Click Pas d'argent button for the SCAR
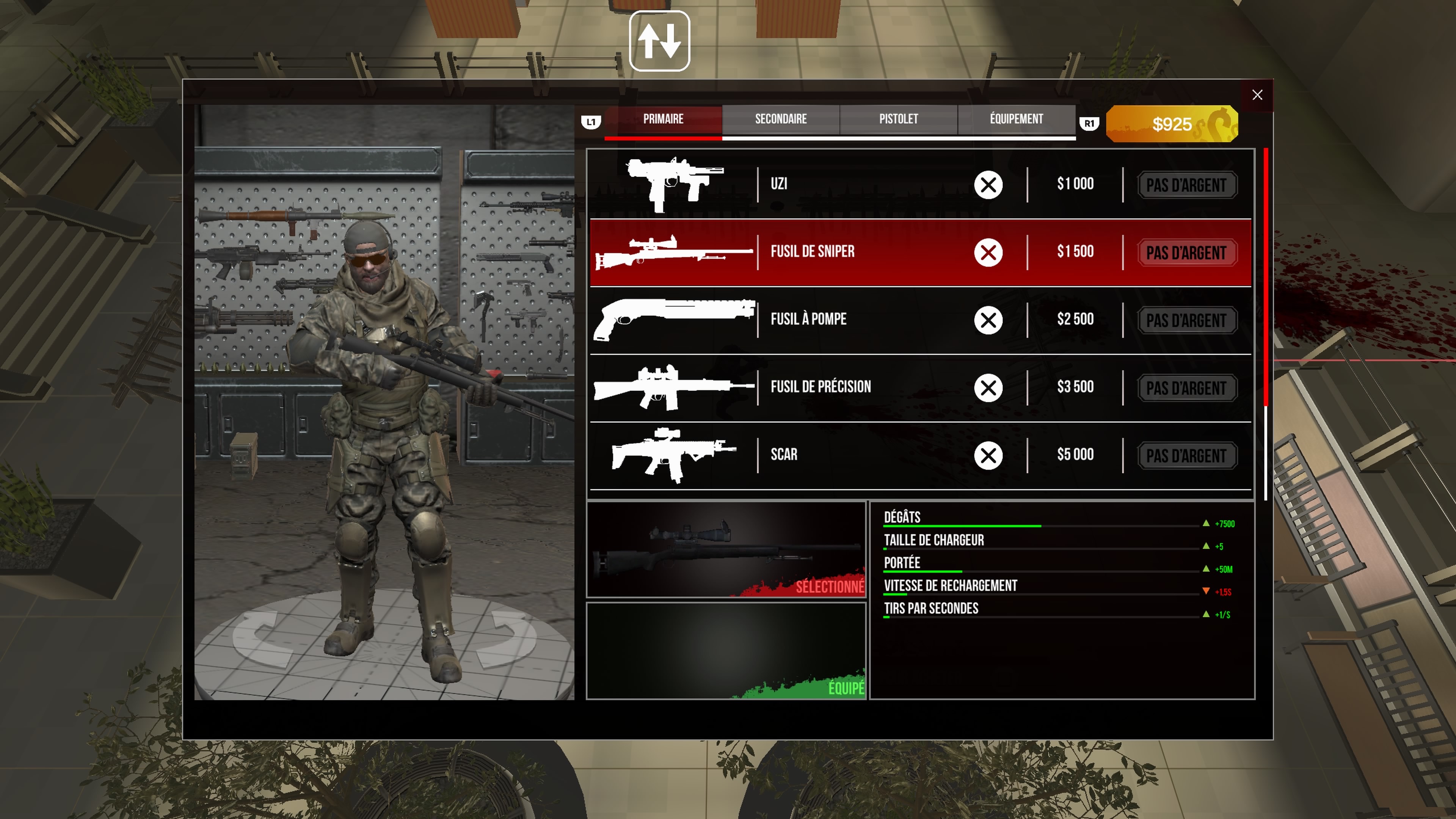The image size is (1456, 819). point(1186,456)
